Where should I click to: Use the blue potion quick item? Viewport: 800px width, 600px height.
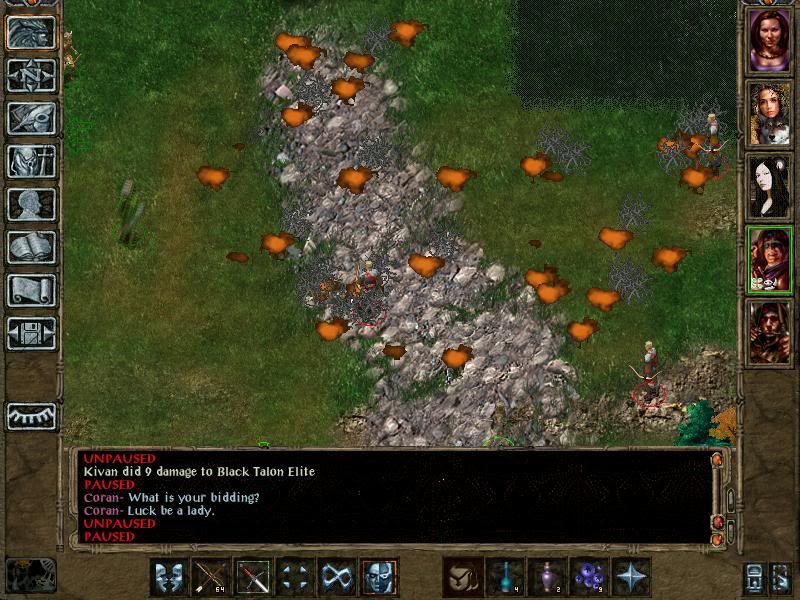(505, 577)
